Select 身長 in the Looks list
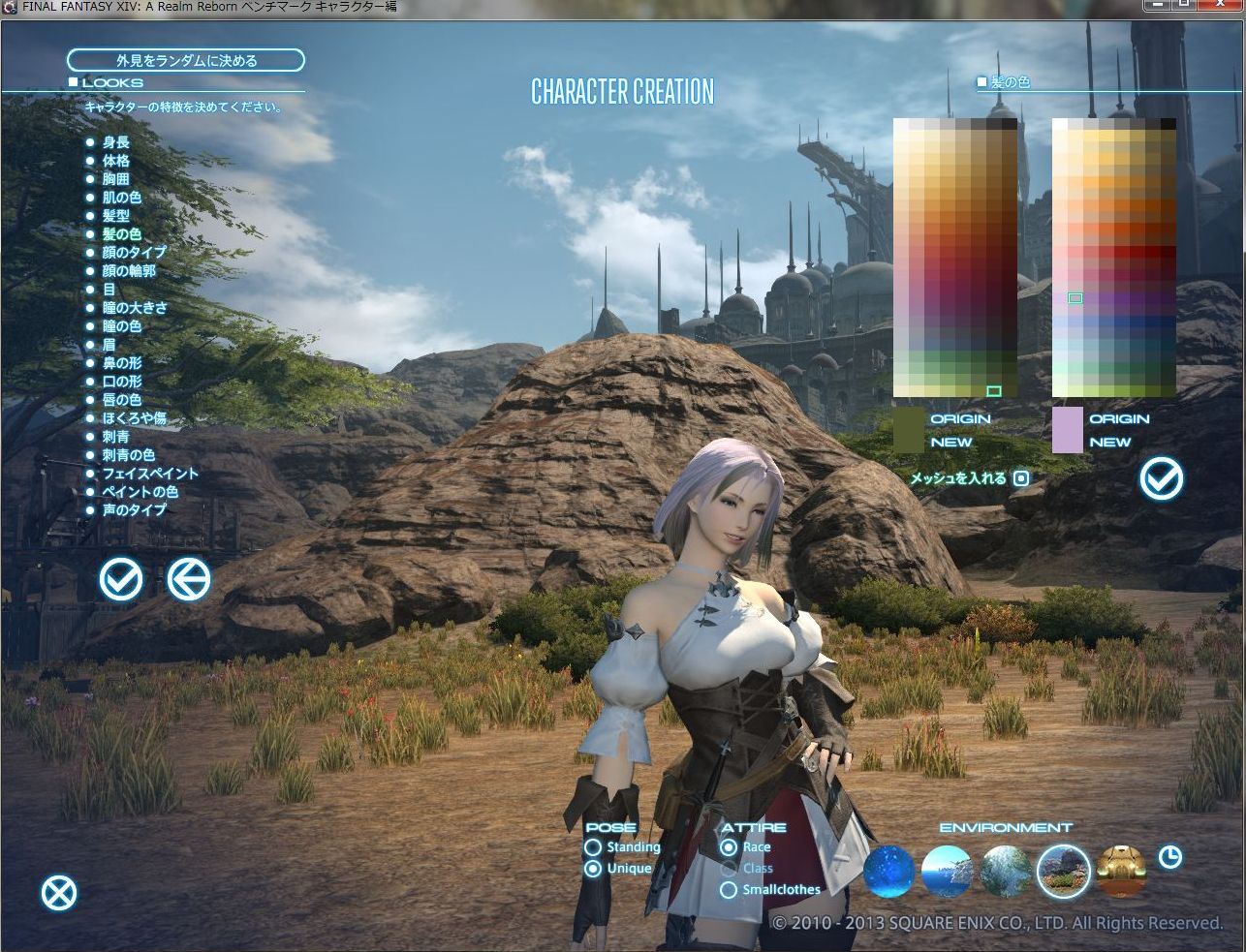Viewport: 1246px width, 952px height. [x=115, y=142]
